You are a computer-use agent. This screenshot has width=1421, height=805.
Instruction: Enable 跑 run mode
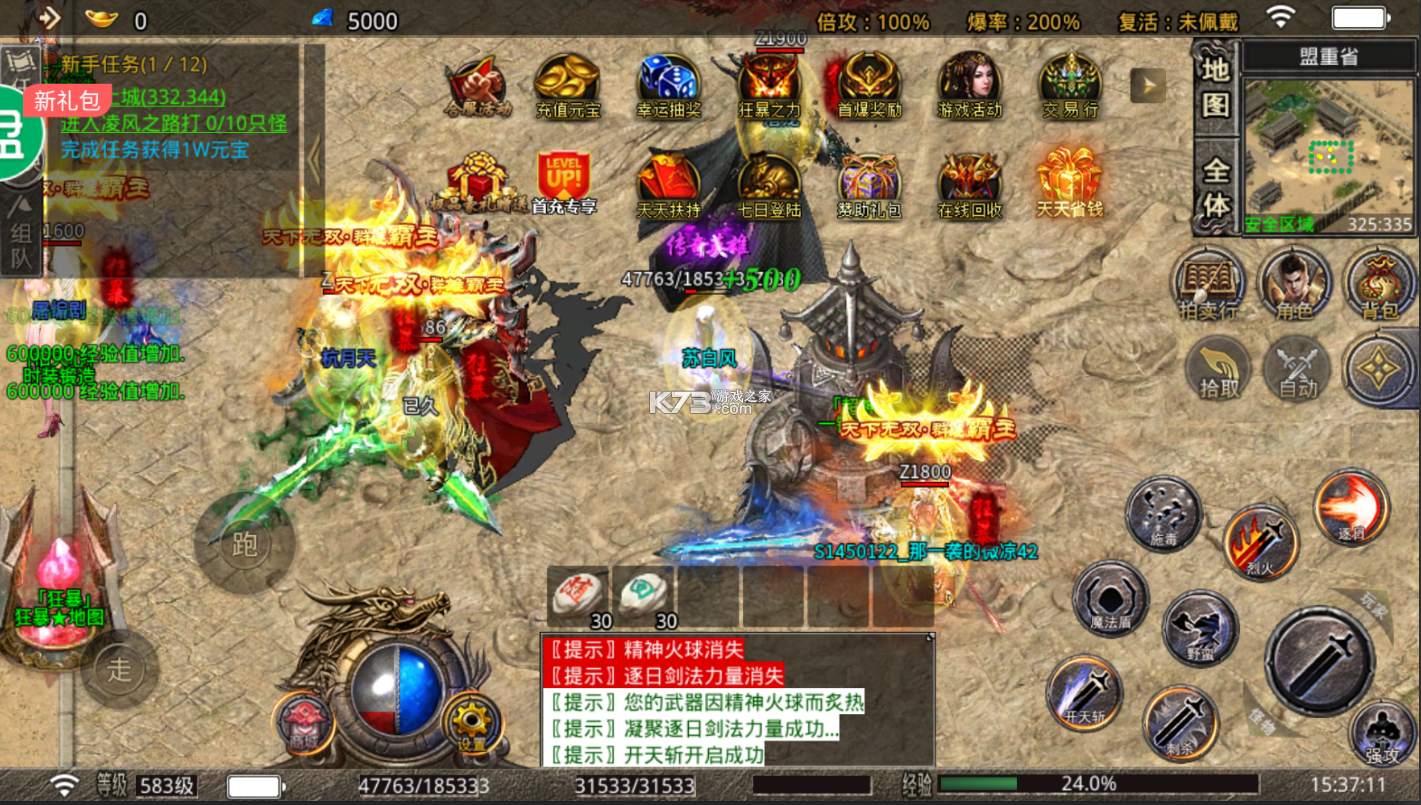(243, 546)
